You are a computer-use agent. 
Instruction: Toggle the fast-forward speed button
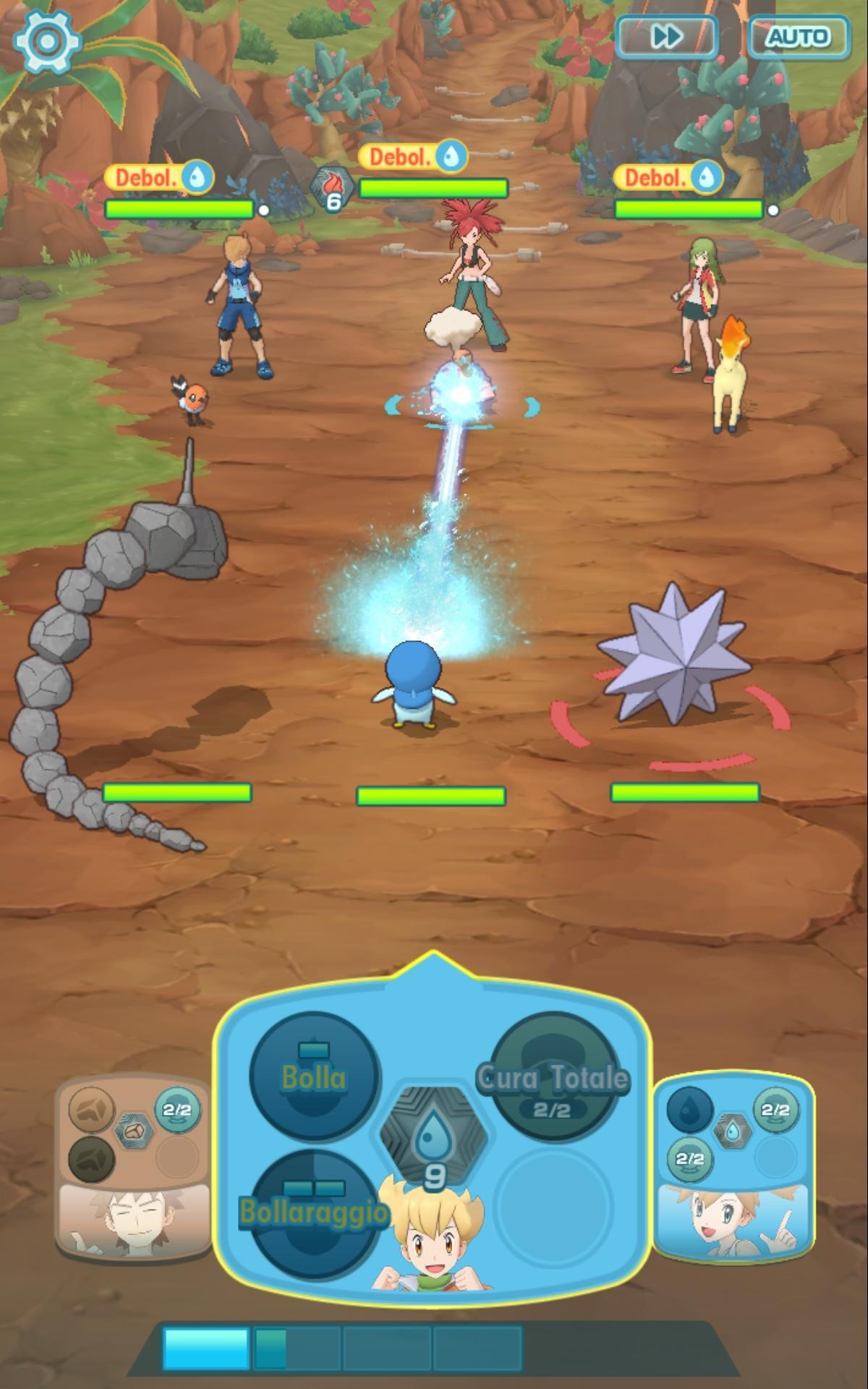(666, 36)
